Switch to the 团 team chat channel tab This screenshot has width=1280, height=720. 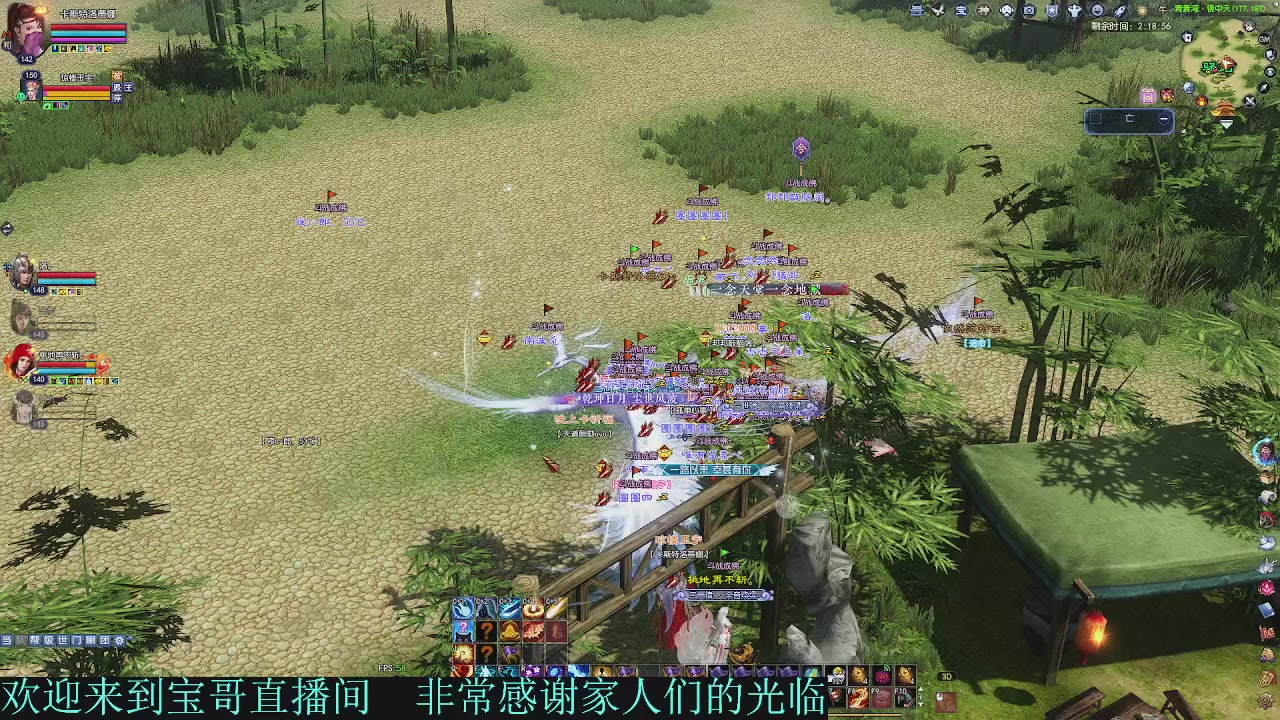coord(105,641)
